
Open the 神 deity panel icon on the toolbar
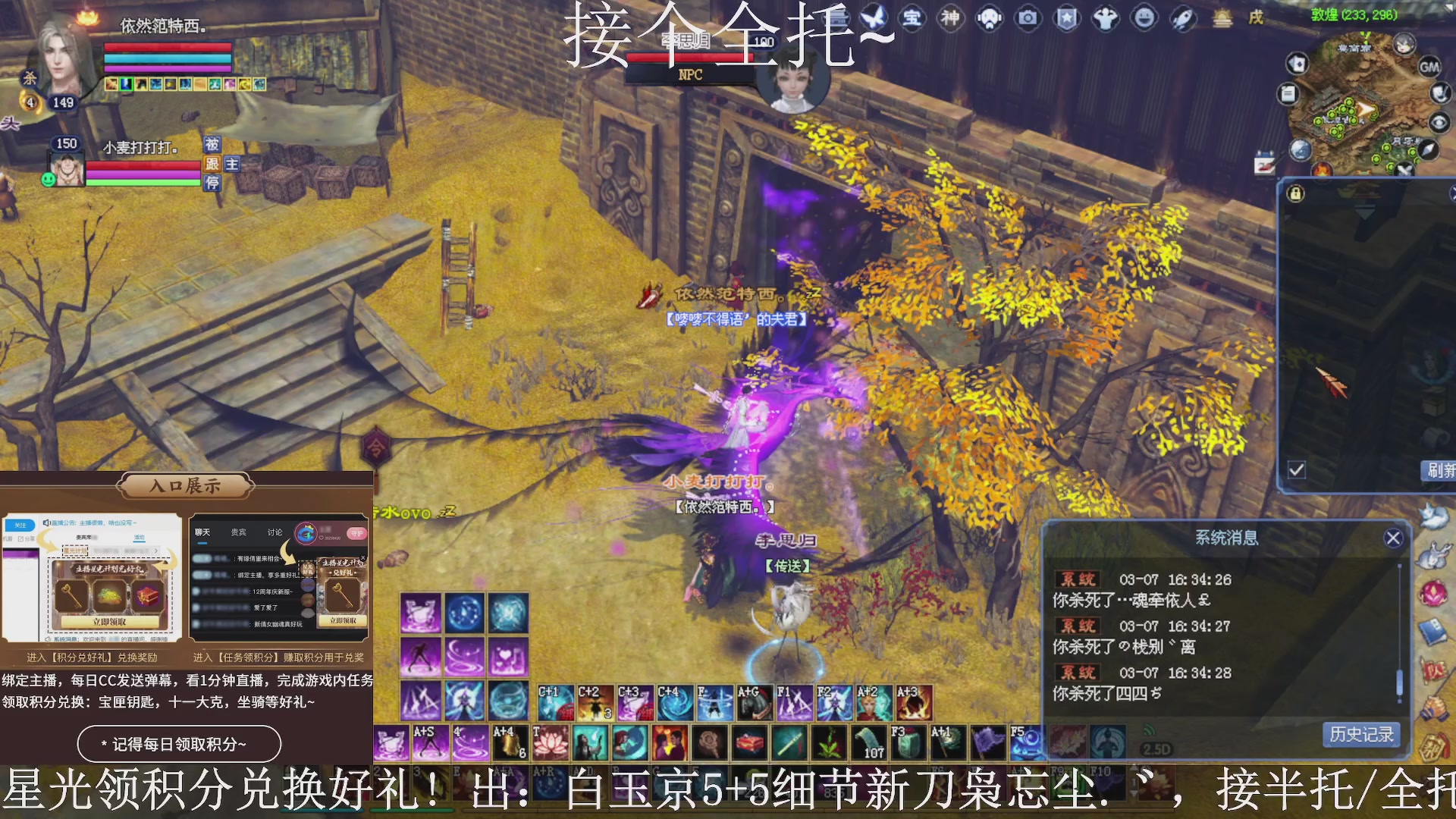pos(951,19)
